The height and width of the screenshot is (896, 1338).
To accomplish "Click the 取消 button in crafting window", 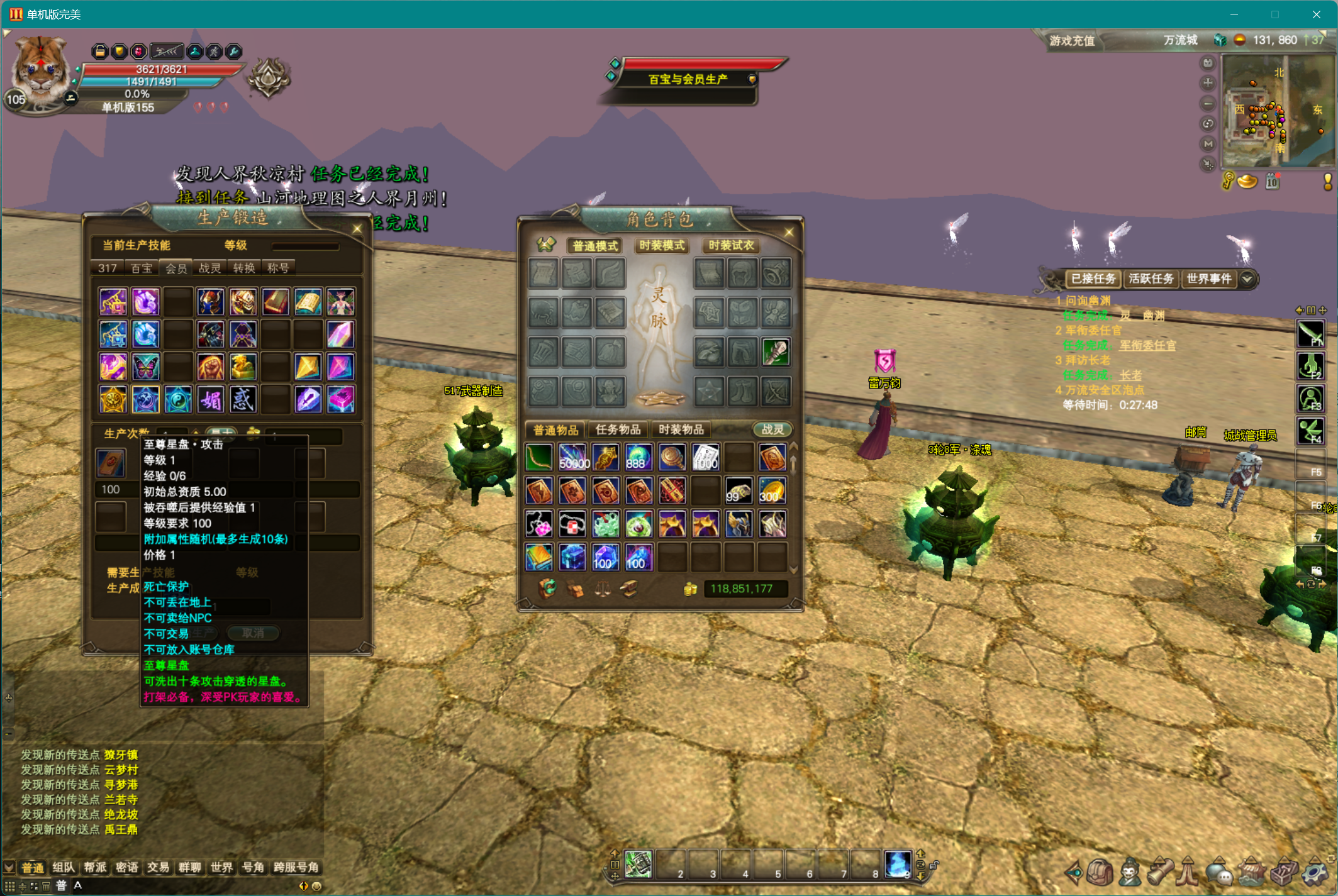I will 253,633.
